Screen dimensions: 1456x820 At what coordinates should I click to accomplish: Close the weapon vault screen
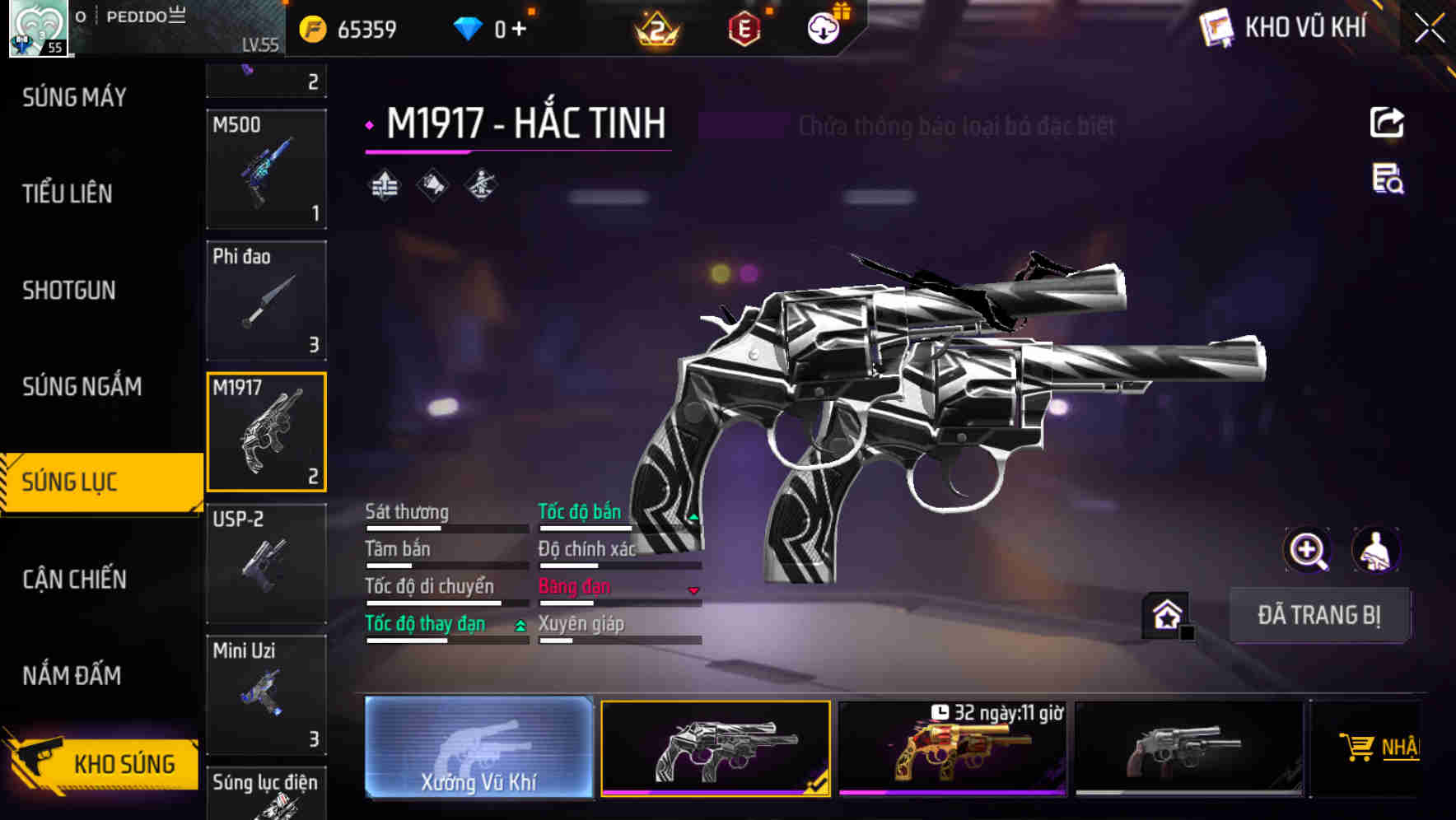tap(1430, 29)
